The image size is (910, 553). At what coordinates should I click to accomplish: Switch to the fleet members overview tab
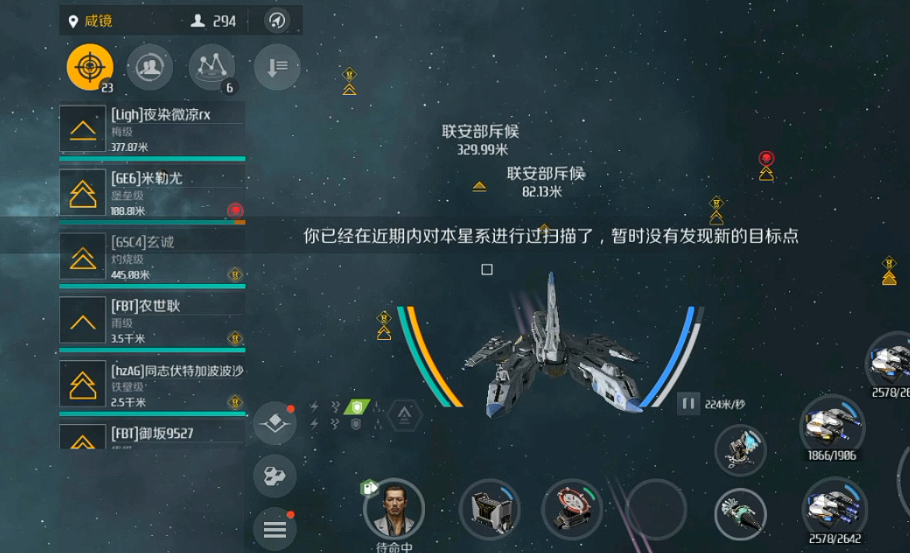(150, 67)
